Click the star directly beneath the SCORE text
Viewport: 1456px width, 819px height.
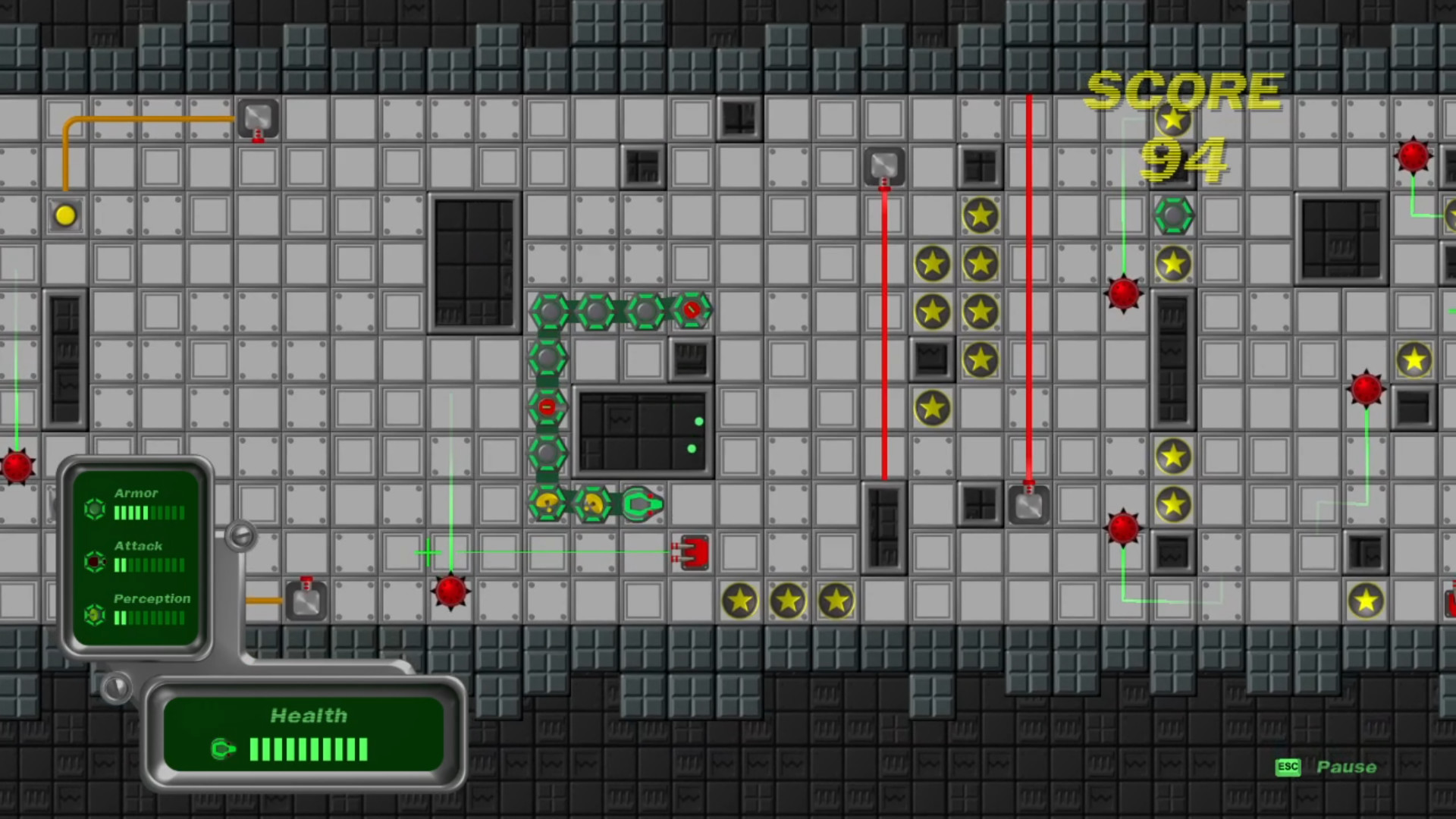(x=1174, y=120)
